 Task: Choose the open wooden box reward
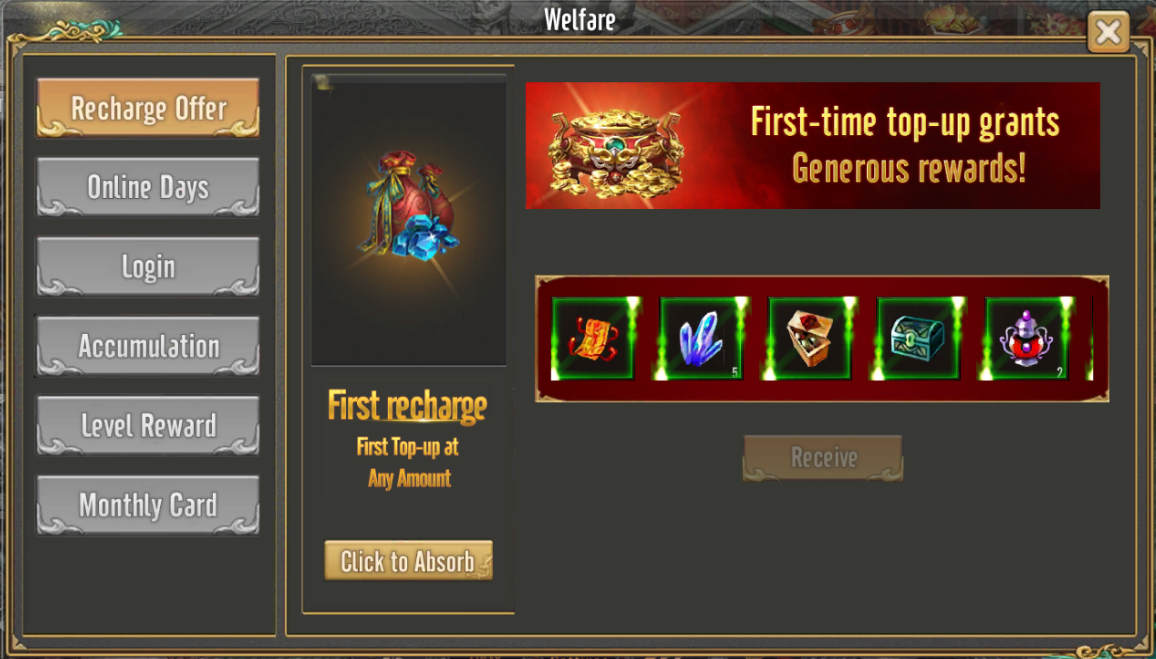pyautogui.click(x=809, y=338)
